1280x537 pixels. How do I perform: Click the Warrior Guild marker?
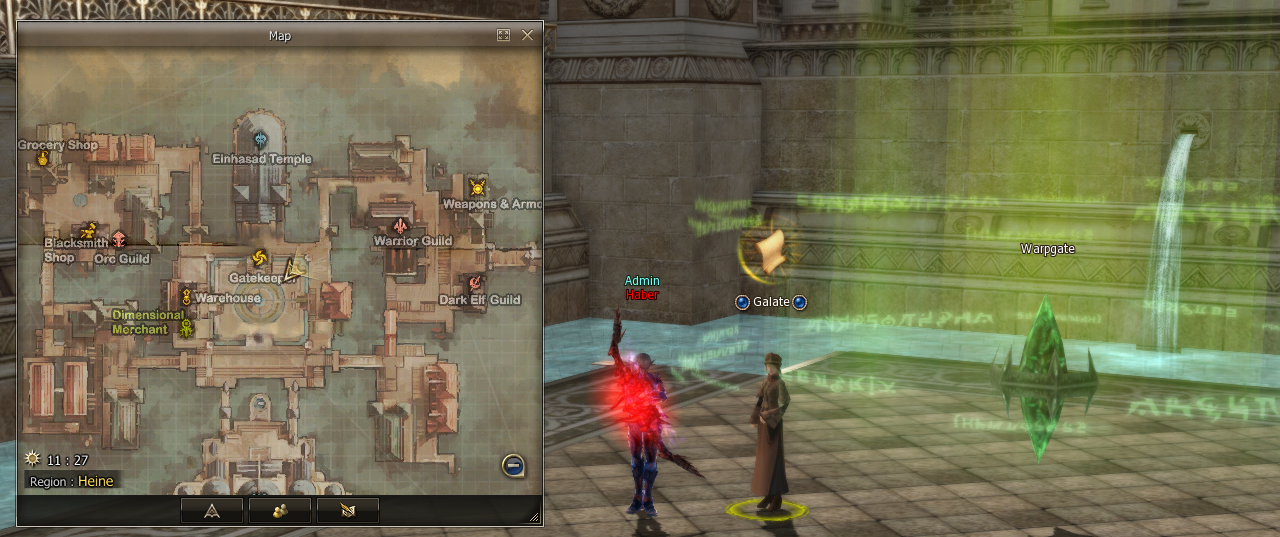pyautogui.click(x=401, y=224)
